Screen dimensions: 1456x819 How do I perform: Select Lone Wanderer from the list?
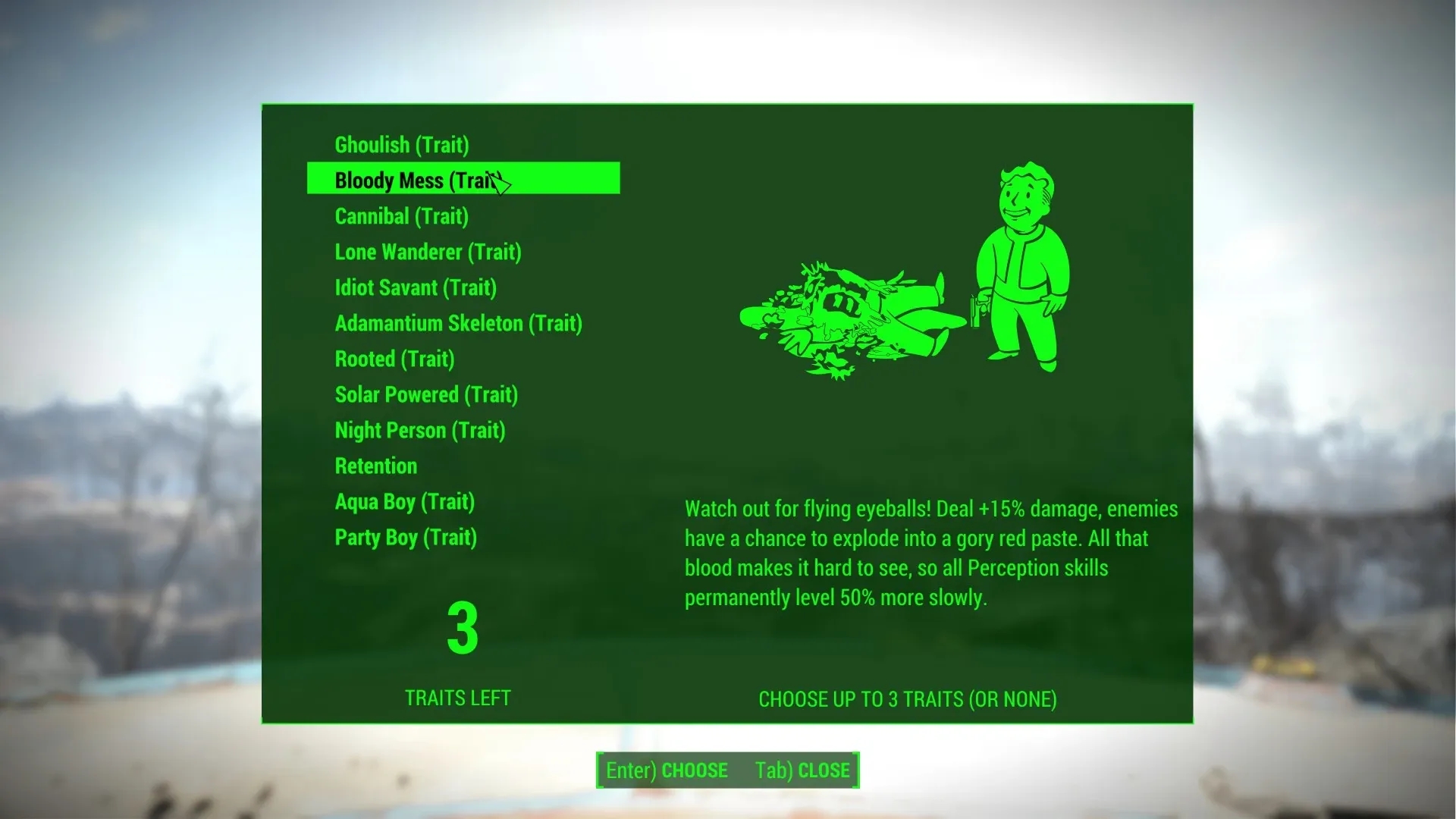pyautogui.click(x=428, y=253)
